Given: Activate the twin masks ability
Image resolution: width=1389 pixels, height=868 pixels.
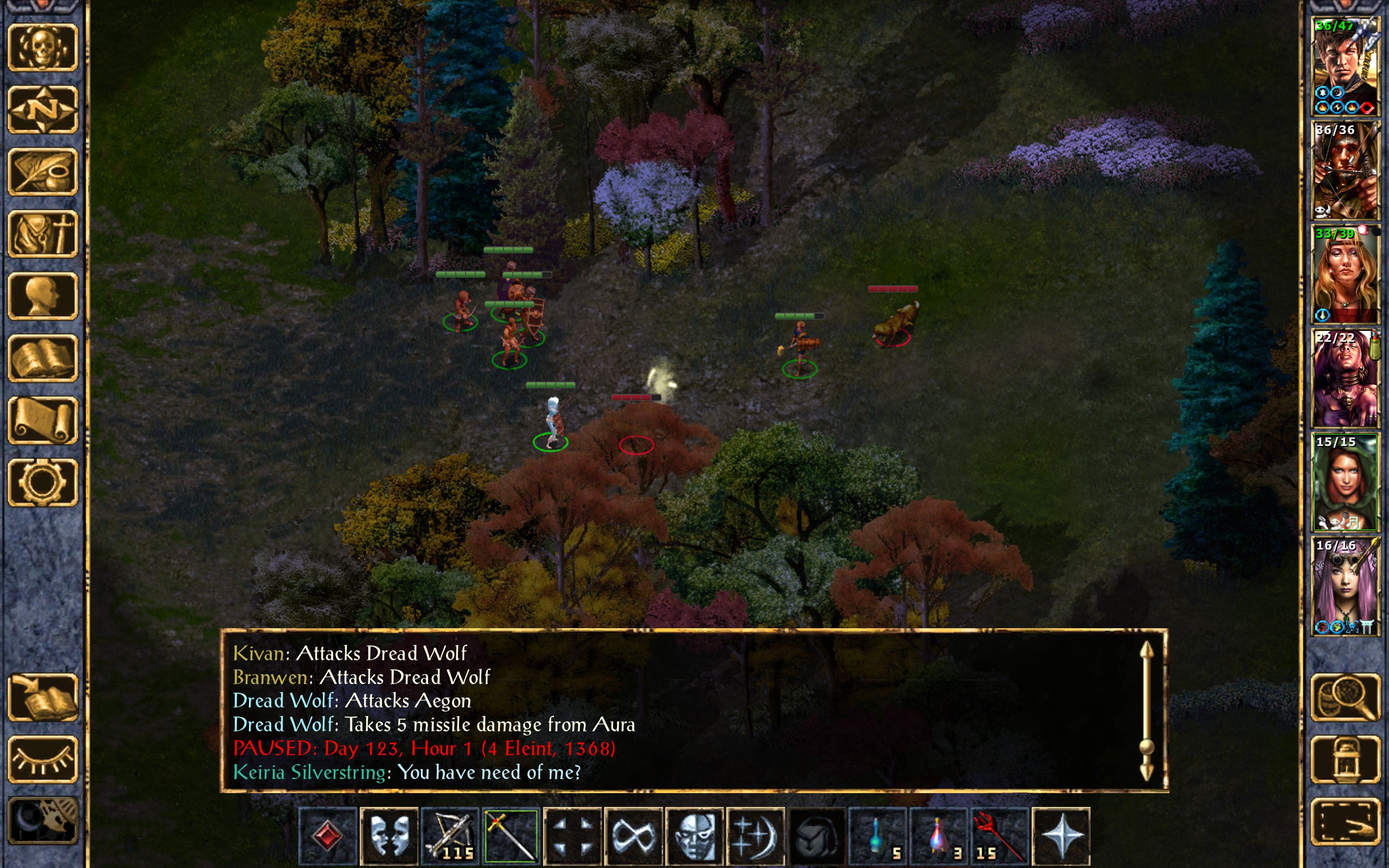Looking at the screenshot, I should (388, 835).
